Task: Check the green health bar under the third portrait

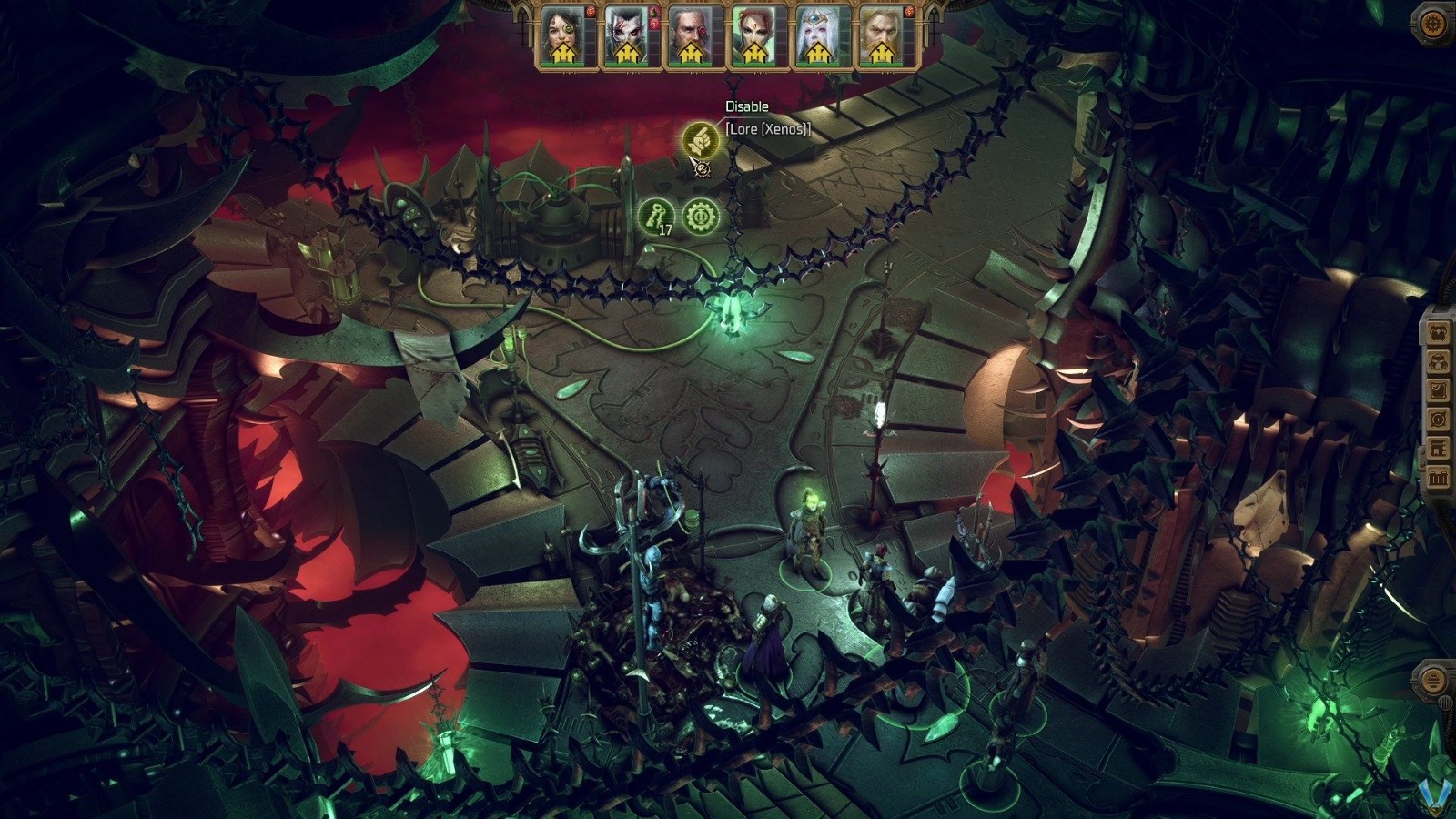Action: [x=692, y=65]
